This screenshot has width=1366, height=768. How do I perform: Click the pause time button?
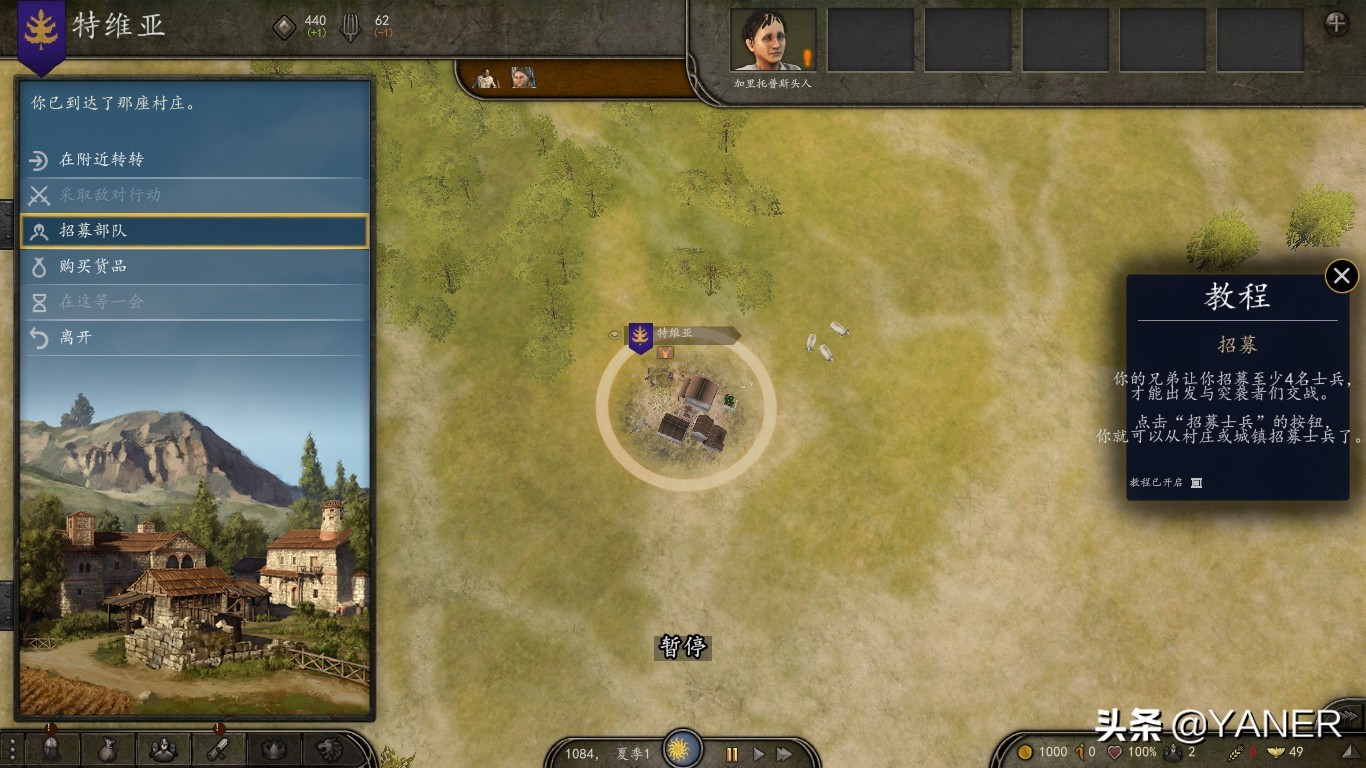point(731,754)
